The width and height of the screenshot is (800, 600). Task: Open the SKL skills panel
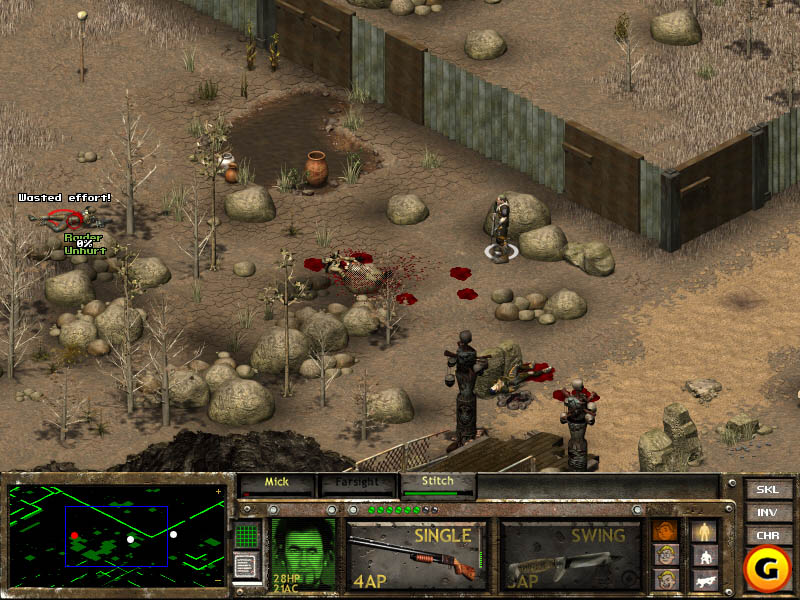pyautogui.click(x=766, y=490)
